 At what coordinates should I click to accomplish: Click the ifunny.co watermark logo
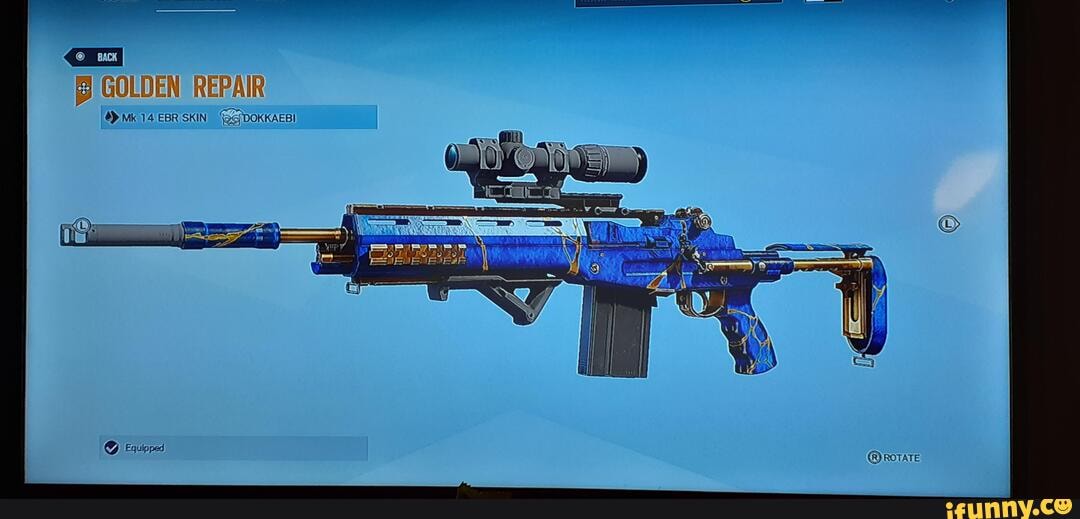tap(1008, 507)
